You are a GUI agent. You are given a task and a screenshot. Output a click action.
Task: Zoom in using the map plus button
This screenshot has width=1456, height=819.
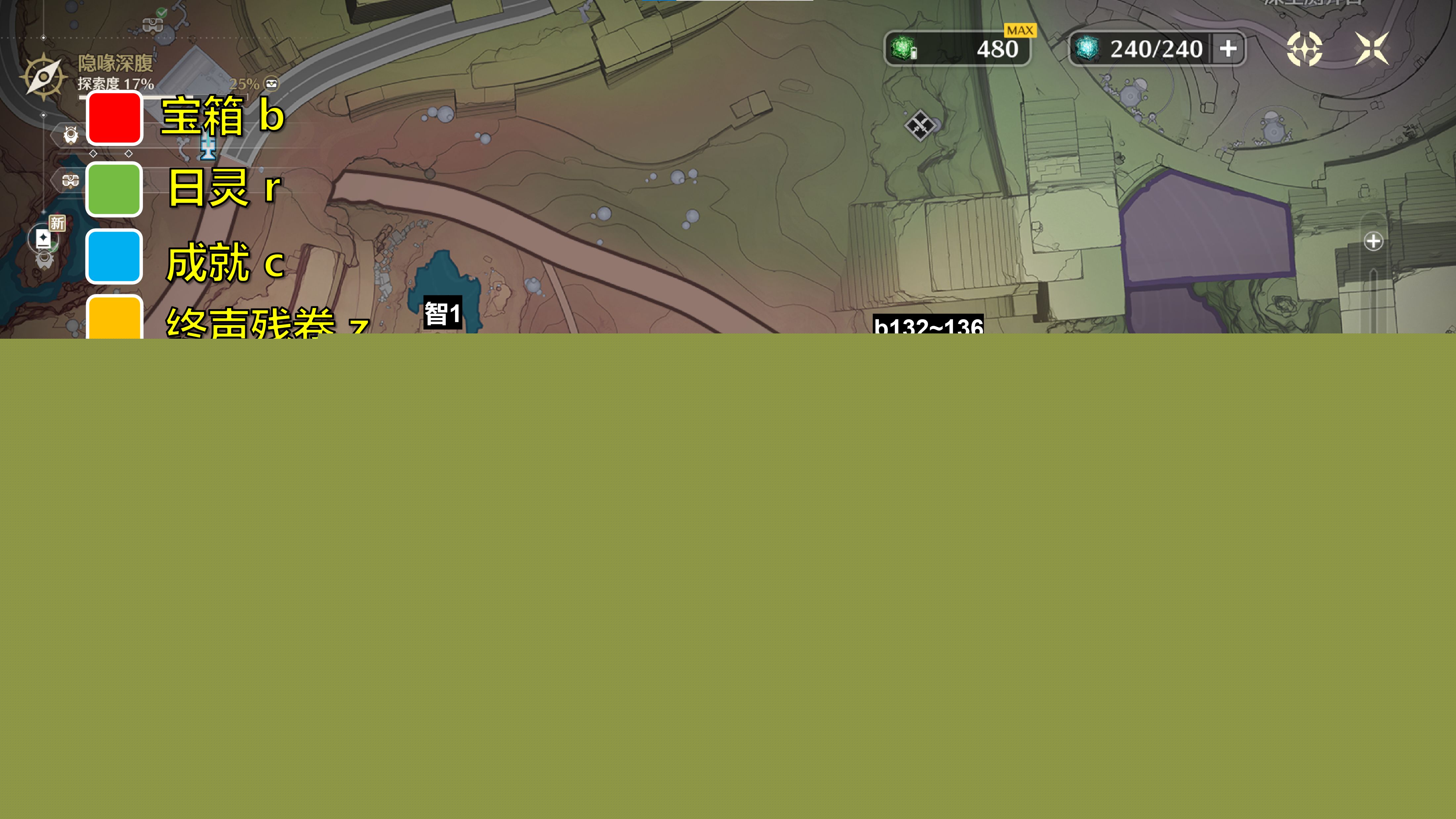[1373, 241]
